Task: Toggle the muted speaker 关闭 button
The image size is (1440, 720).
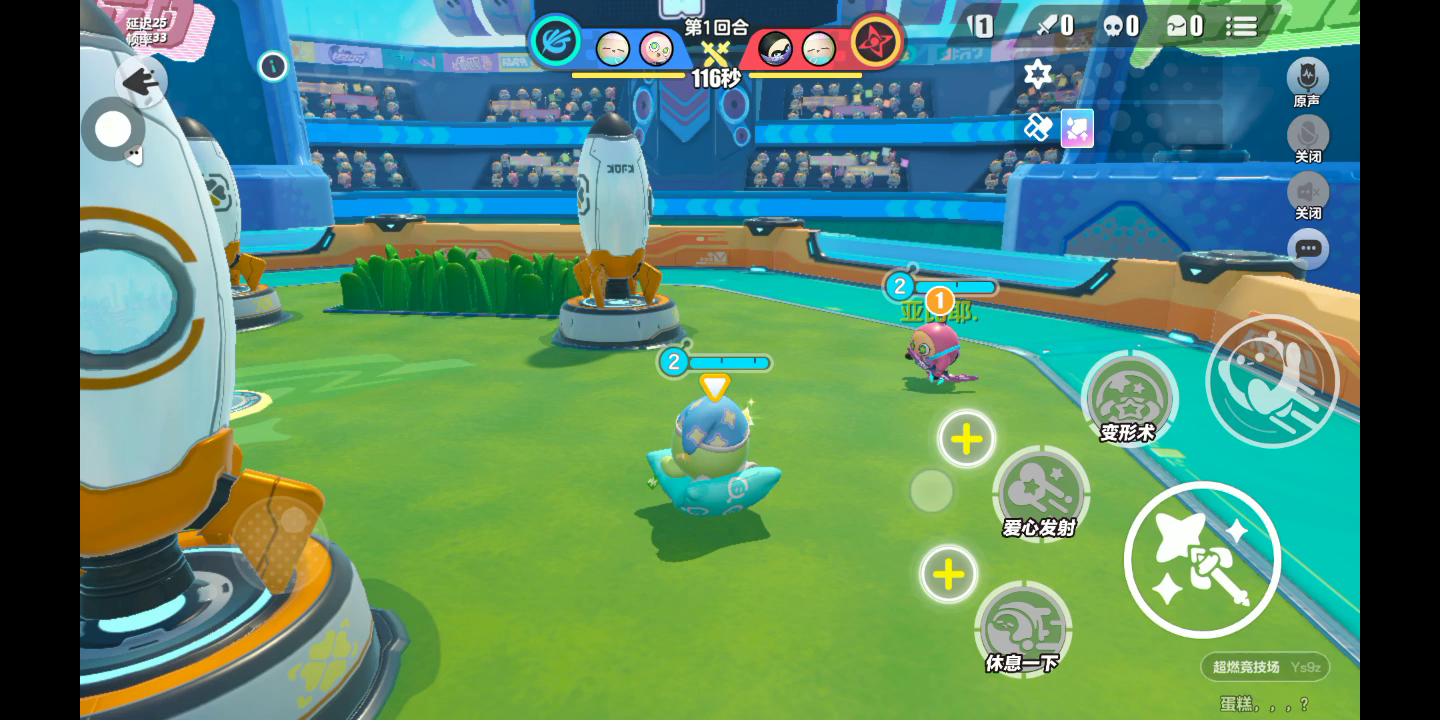Action: 1307,191
